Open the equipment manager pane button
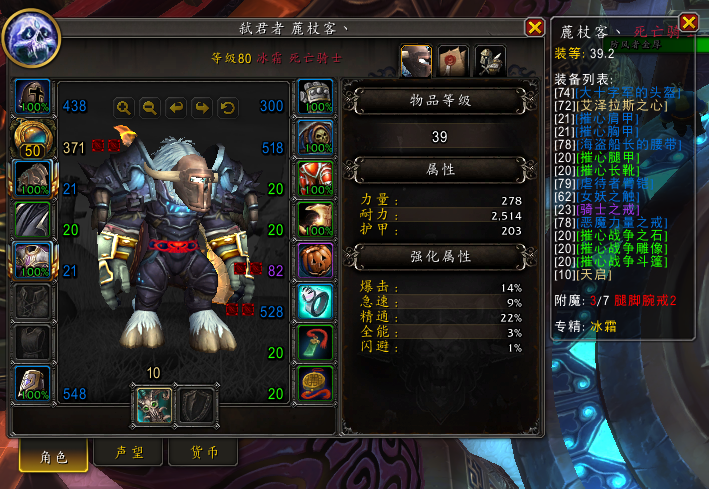This screenshot has width=709, height=489. pos(490,62)
